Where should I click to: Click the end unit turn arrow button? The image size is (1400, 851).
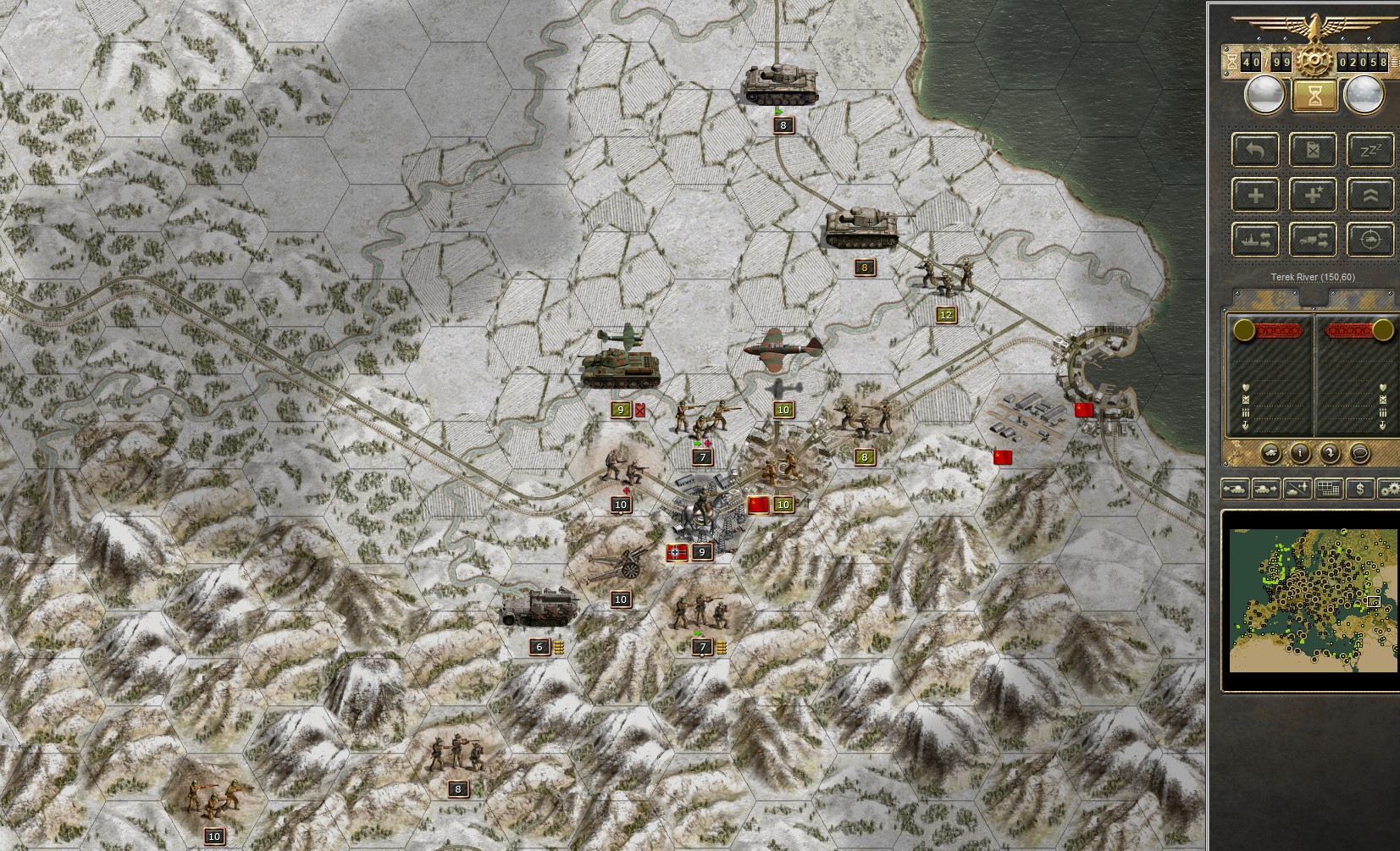pyautogui.click(x=1330, y=453)
